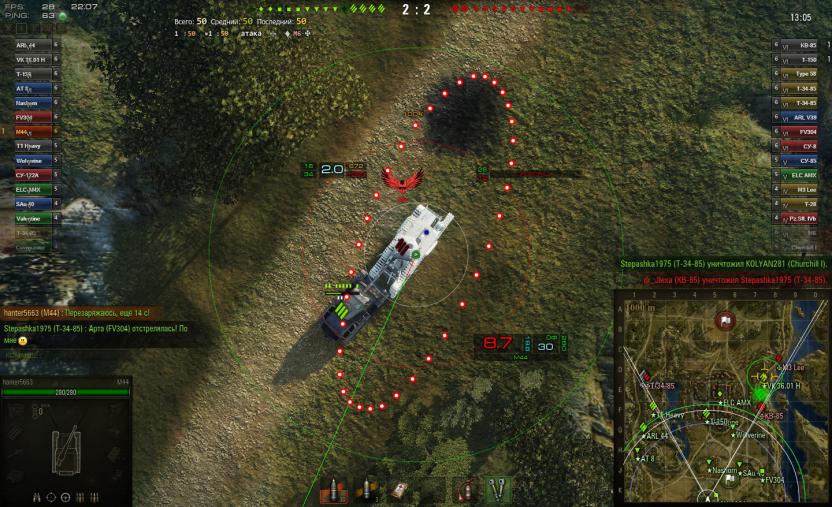832x507 pixels.
Task: Select the first shell type slot
Action: 334,490
